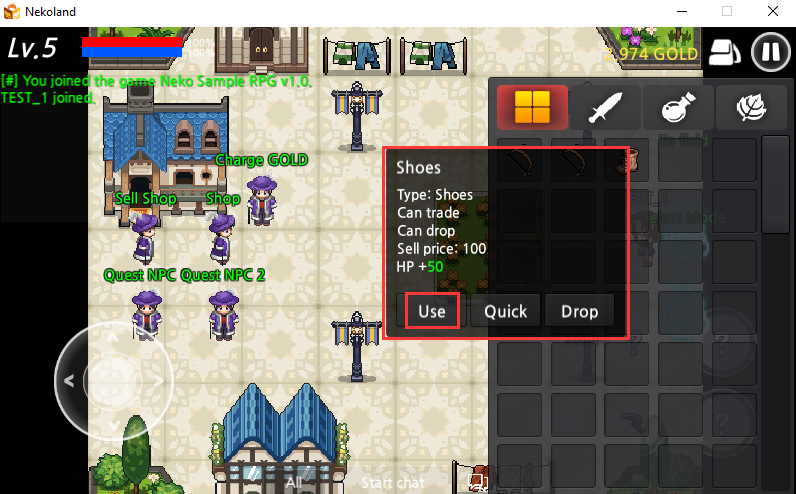Select the leaf materials tab
Image resolution: width=796 pixels, height=494 pixels.
click(750, 108)
